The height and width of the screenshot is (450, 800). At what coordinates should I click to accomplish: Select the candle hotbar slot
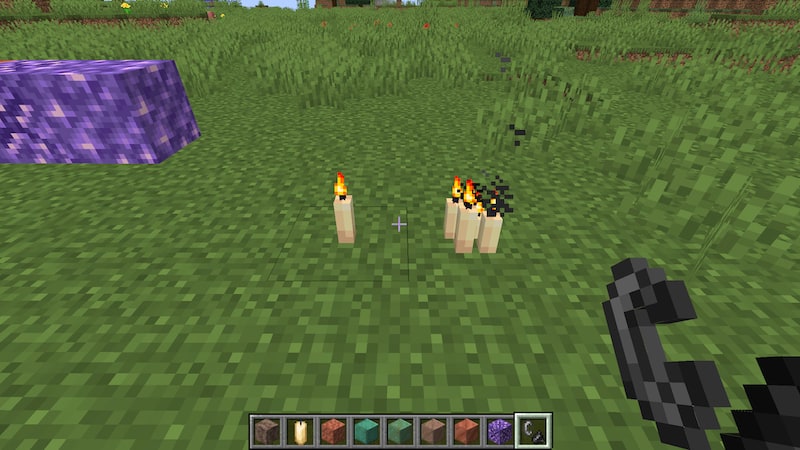click(x=299, y=431)
